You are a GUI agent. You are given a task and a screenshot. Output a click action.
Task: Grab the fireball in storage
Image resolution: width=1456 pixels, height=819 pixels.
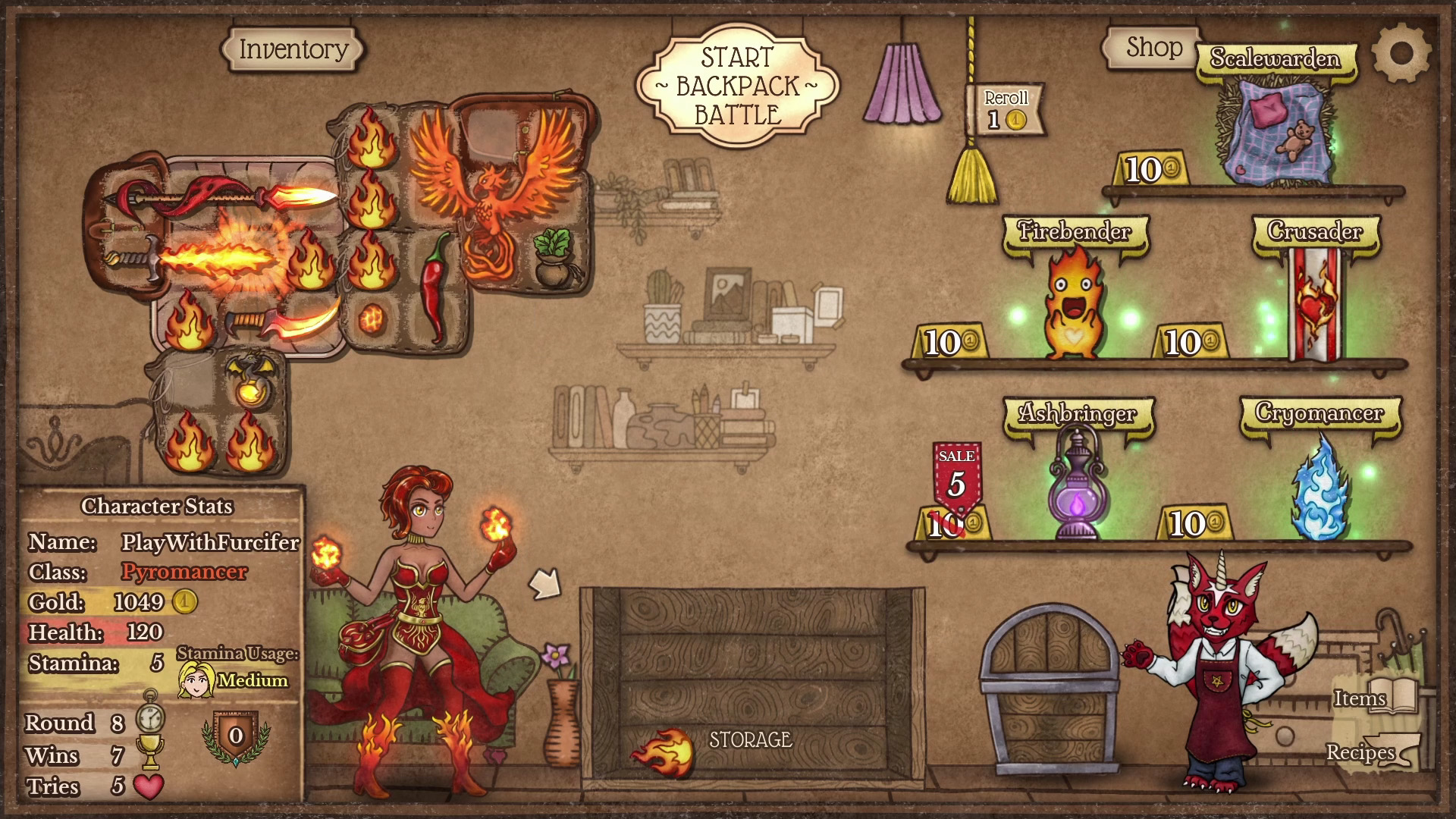click(x=664, y=752)
